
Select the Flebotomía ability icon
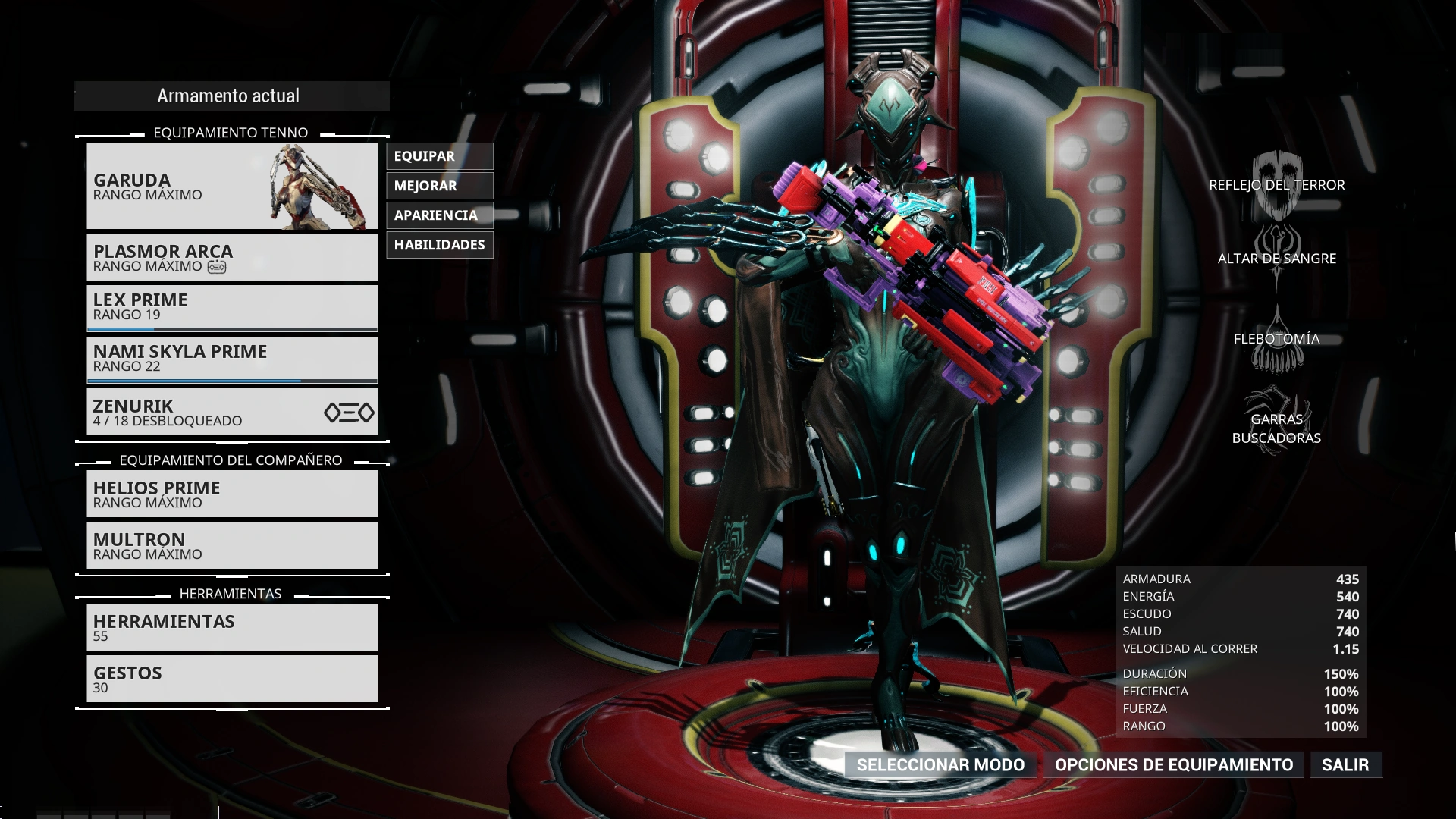coord(1277,339)
